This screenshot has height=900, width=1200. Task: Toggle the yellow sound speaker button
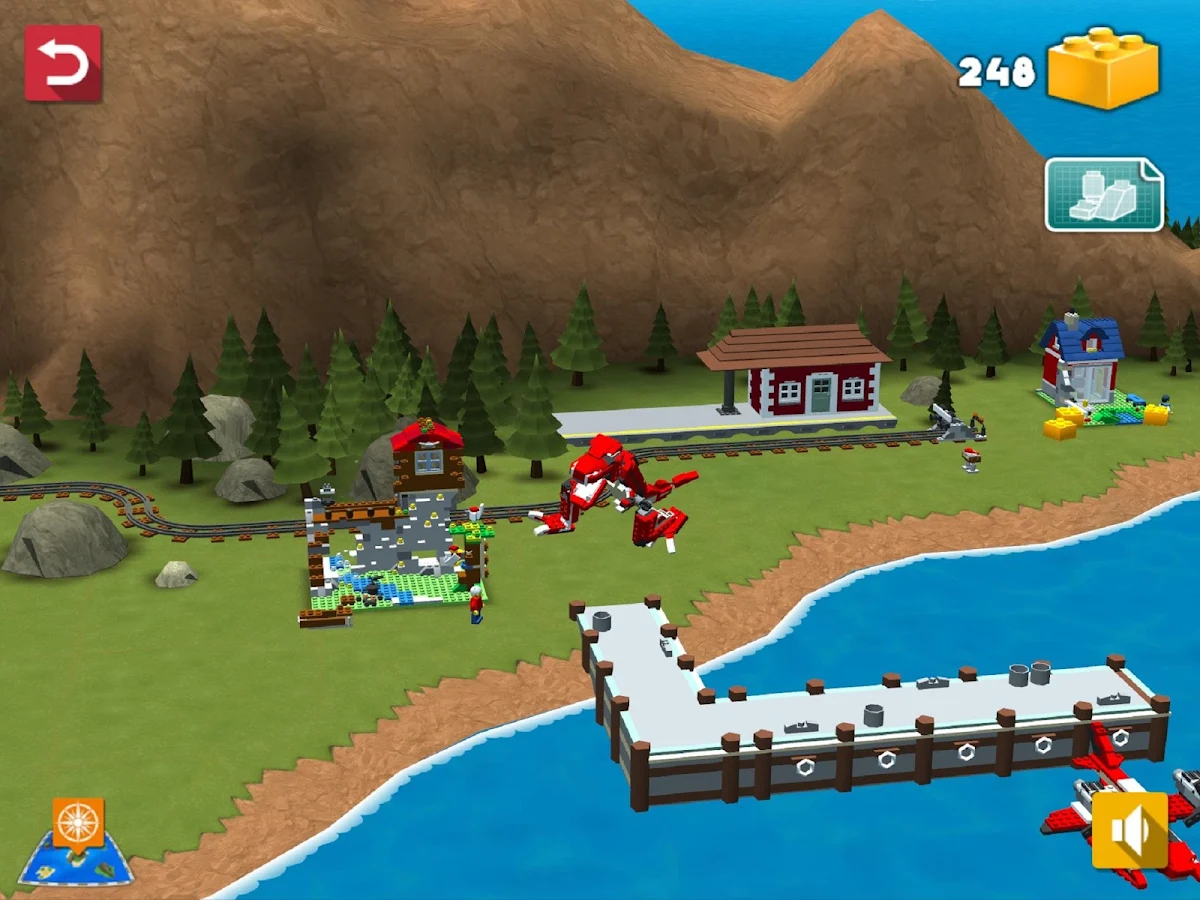point(1130,830)
